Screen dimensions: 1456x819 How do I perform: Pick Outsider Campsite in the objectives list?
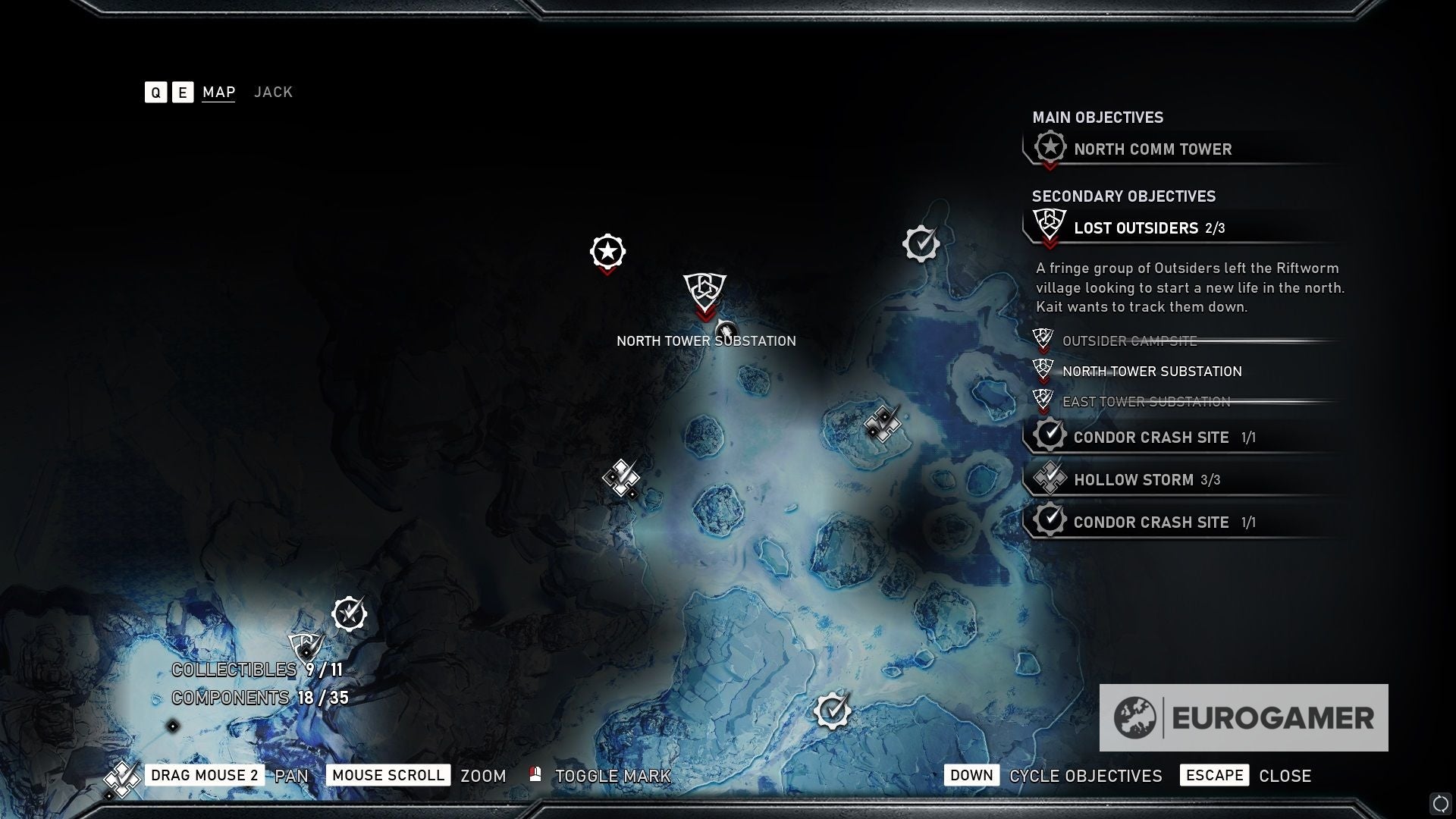coord(1129,341)
